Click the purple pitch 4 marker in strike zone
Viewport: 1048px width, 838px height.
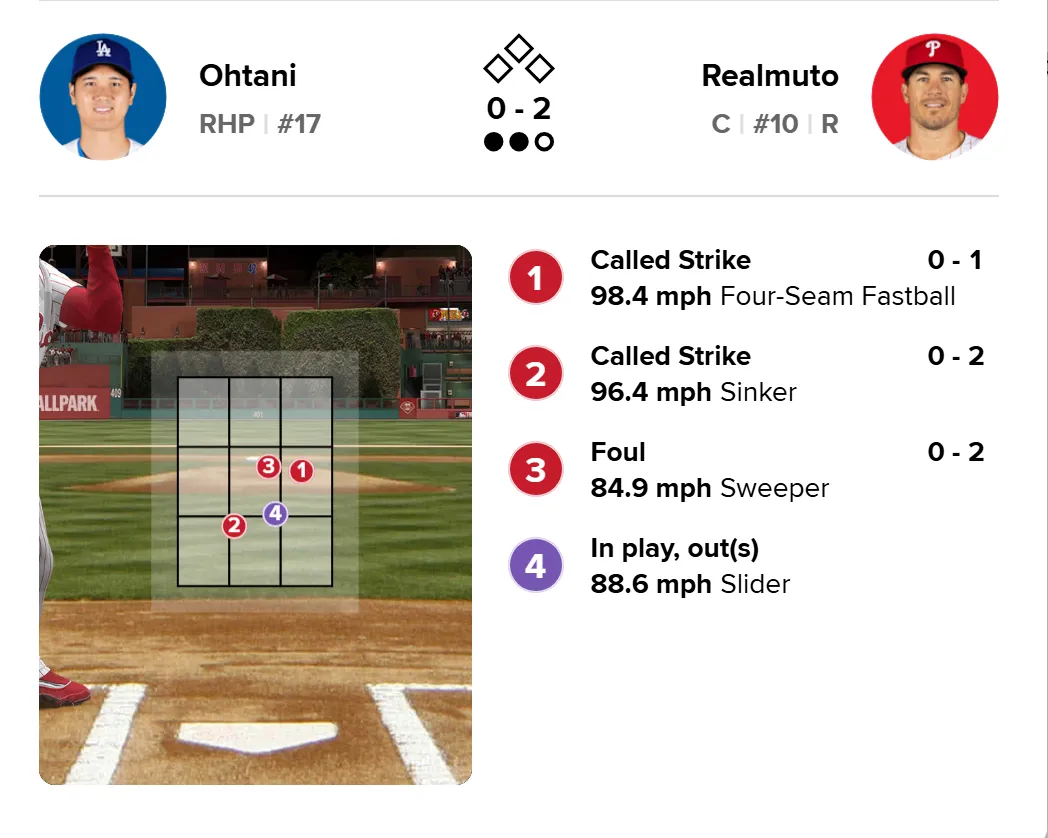coord(275,514)
